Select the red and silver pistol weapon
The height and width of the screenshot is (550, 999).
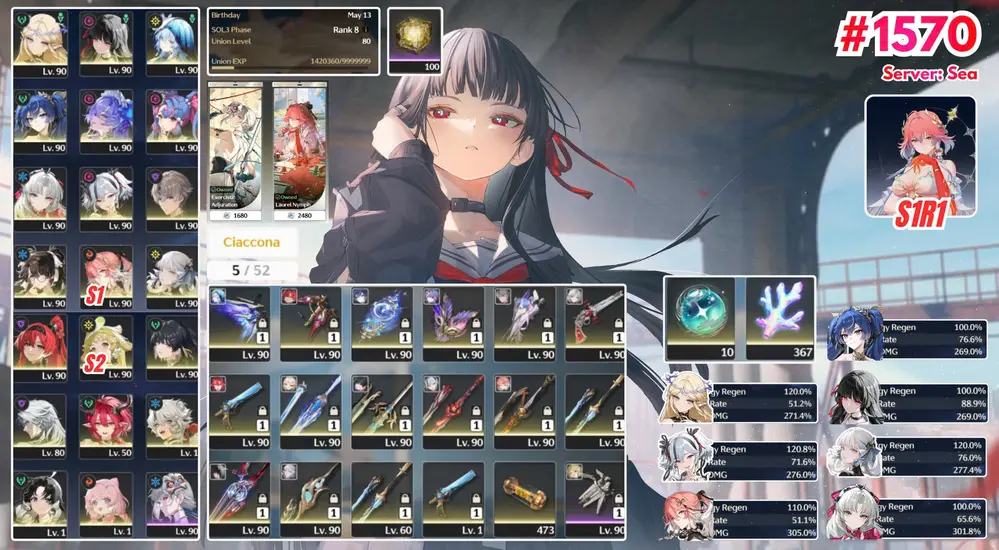click(x=595, y=323)
